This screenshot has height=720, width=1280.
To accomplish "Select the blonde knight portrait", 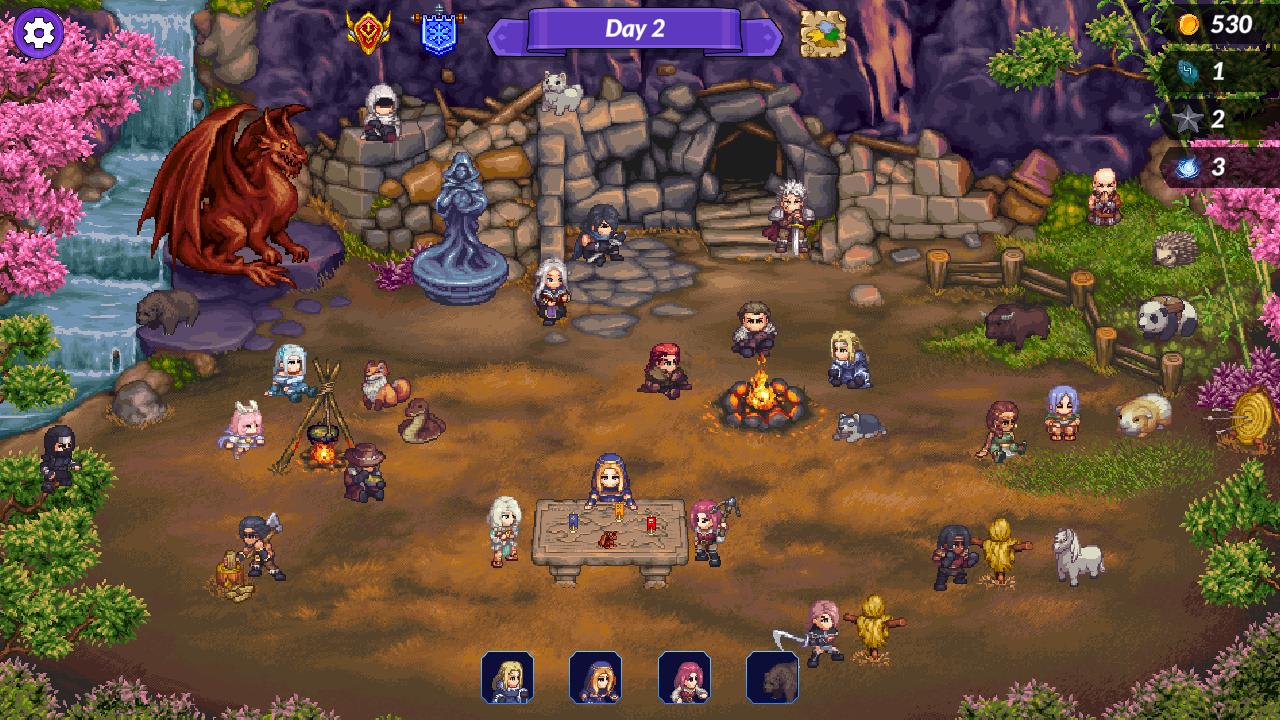I will [510, 678].
